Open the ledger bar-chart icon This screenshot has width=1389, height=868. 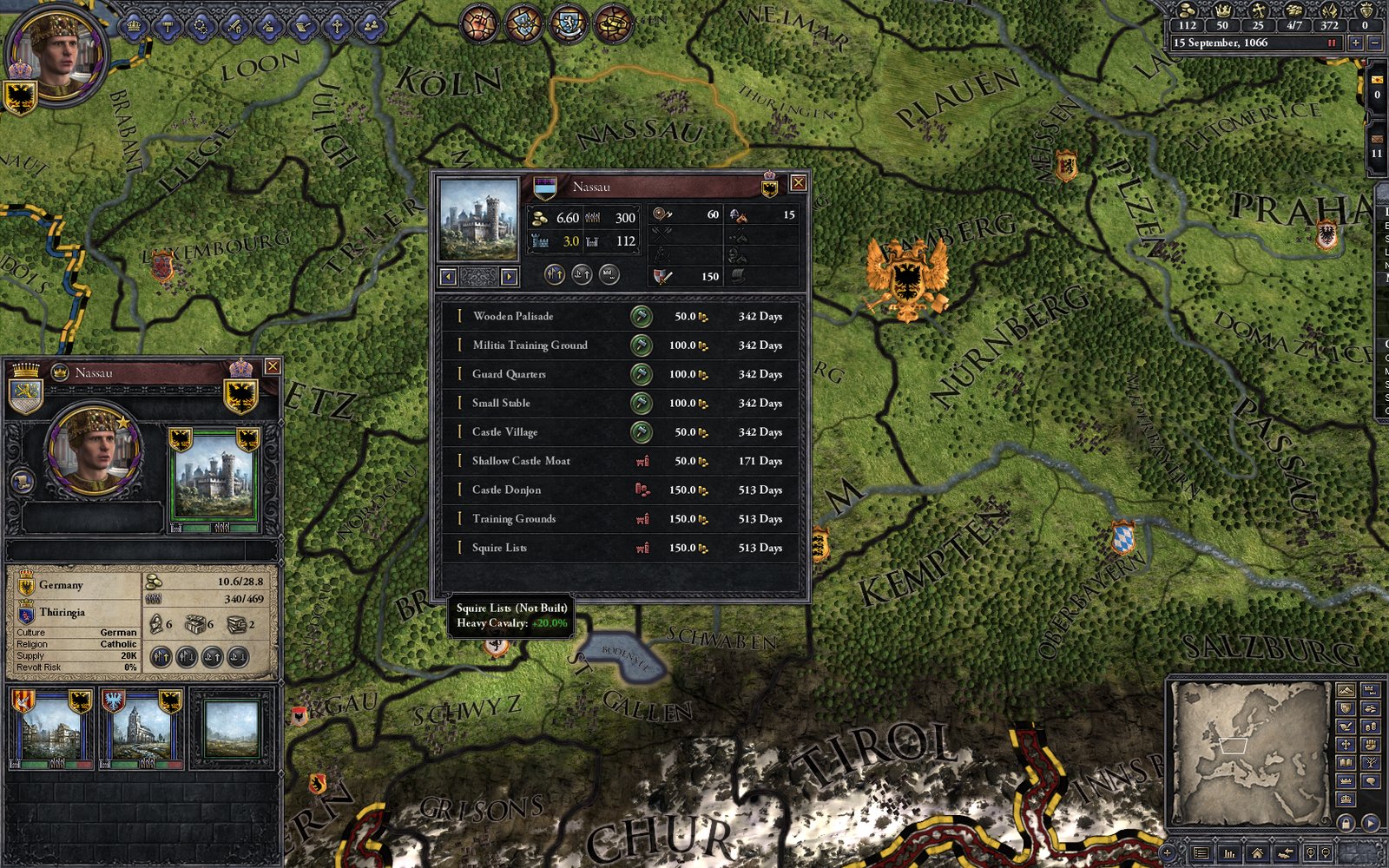click(x=1230, y=854)
